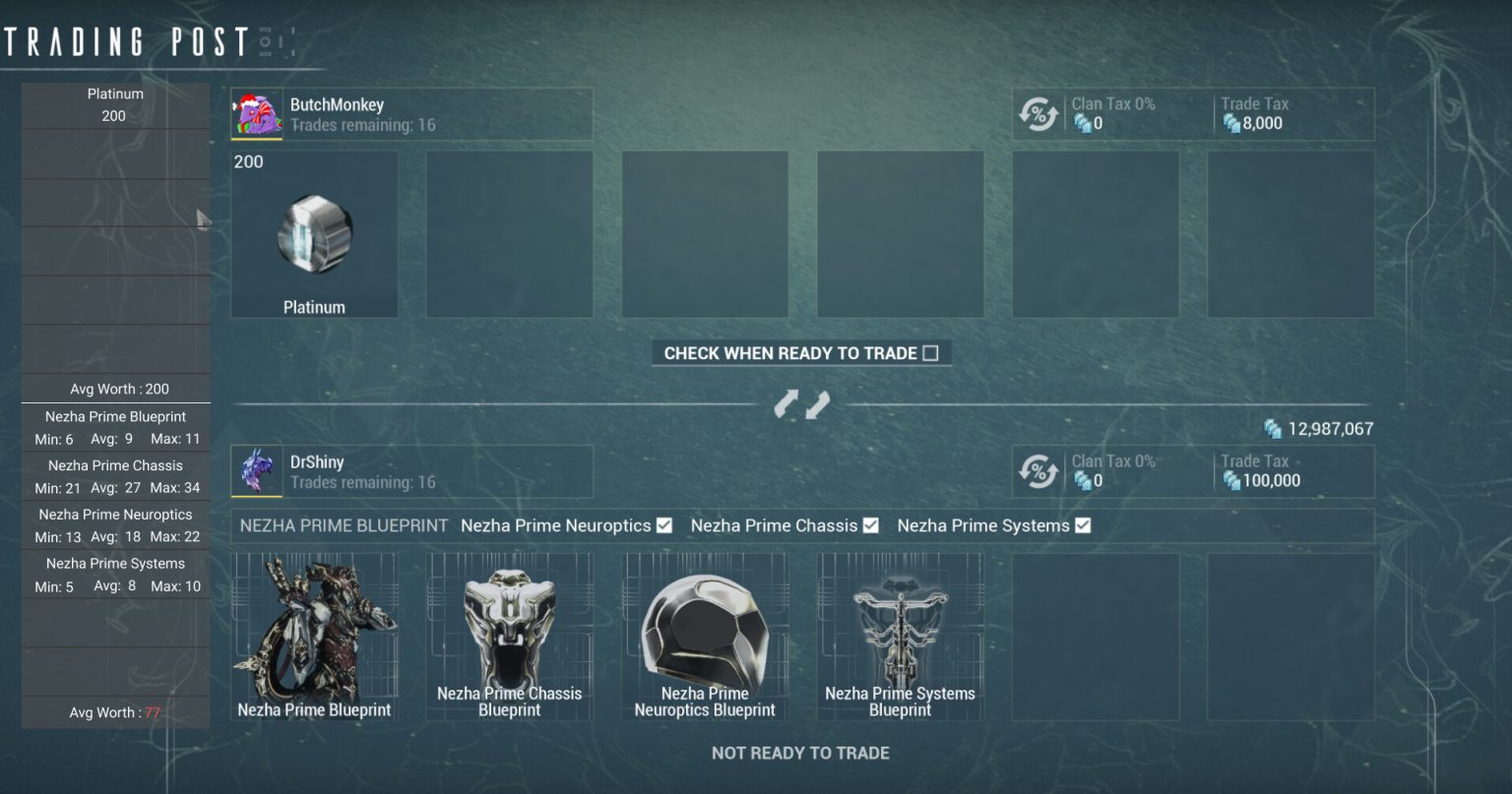Select the Platinum item icon in your offer
Screen dimensions: 1512x794
point(314,234)
